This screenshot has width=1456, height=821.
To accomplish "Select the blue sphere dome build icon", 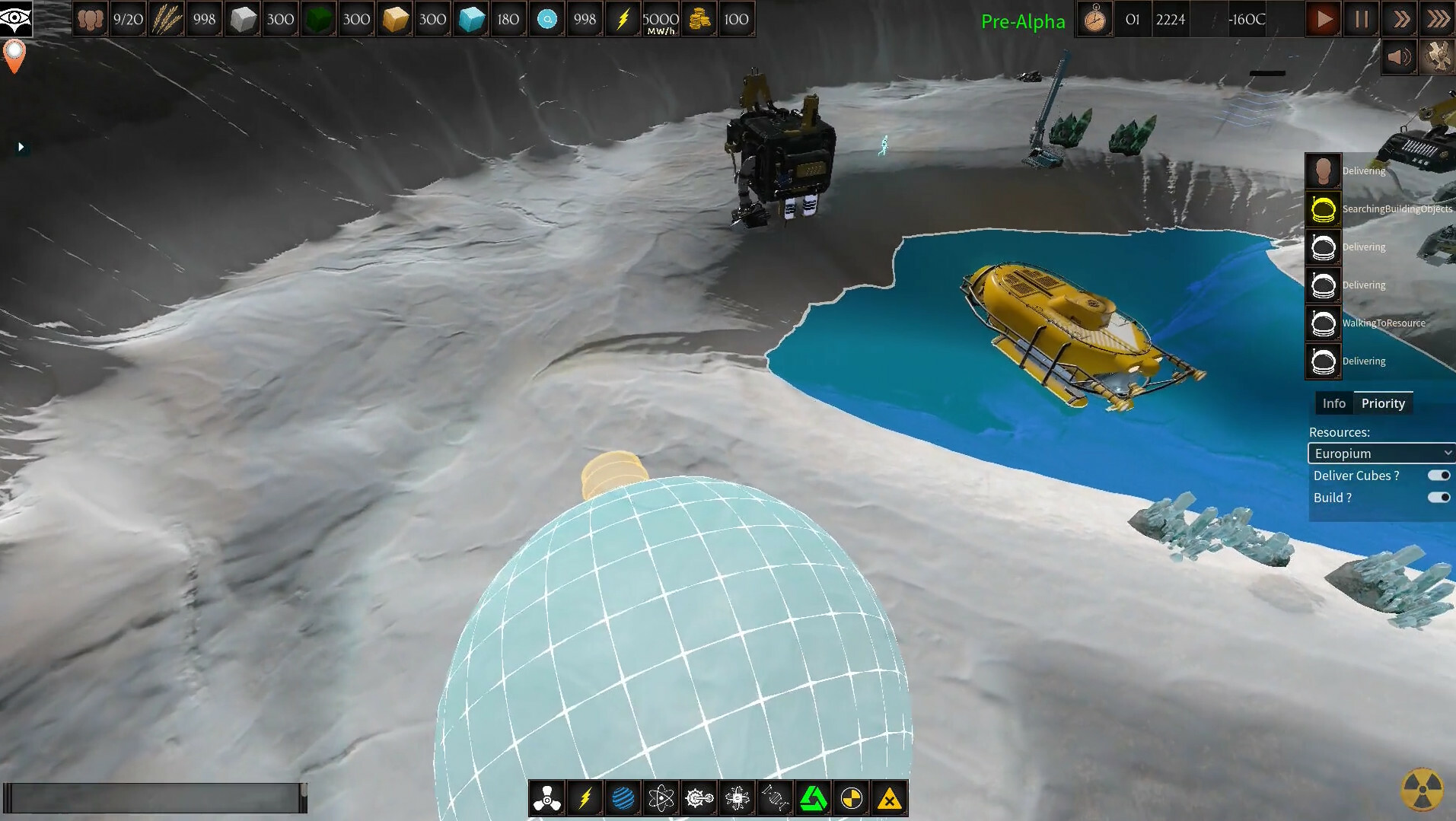I will click(x=623, y=797).
